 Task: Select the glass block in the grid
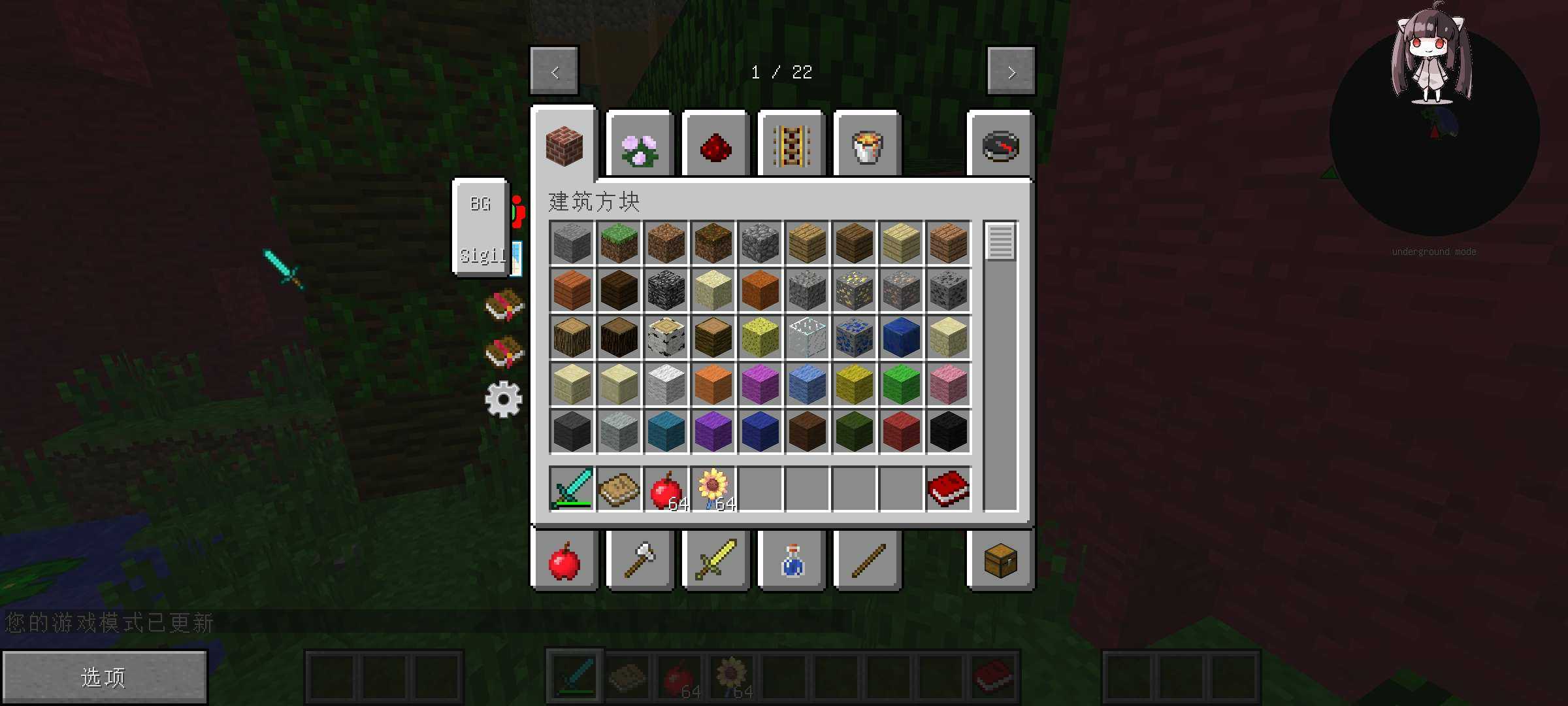tap(807, 337)
